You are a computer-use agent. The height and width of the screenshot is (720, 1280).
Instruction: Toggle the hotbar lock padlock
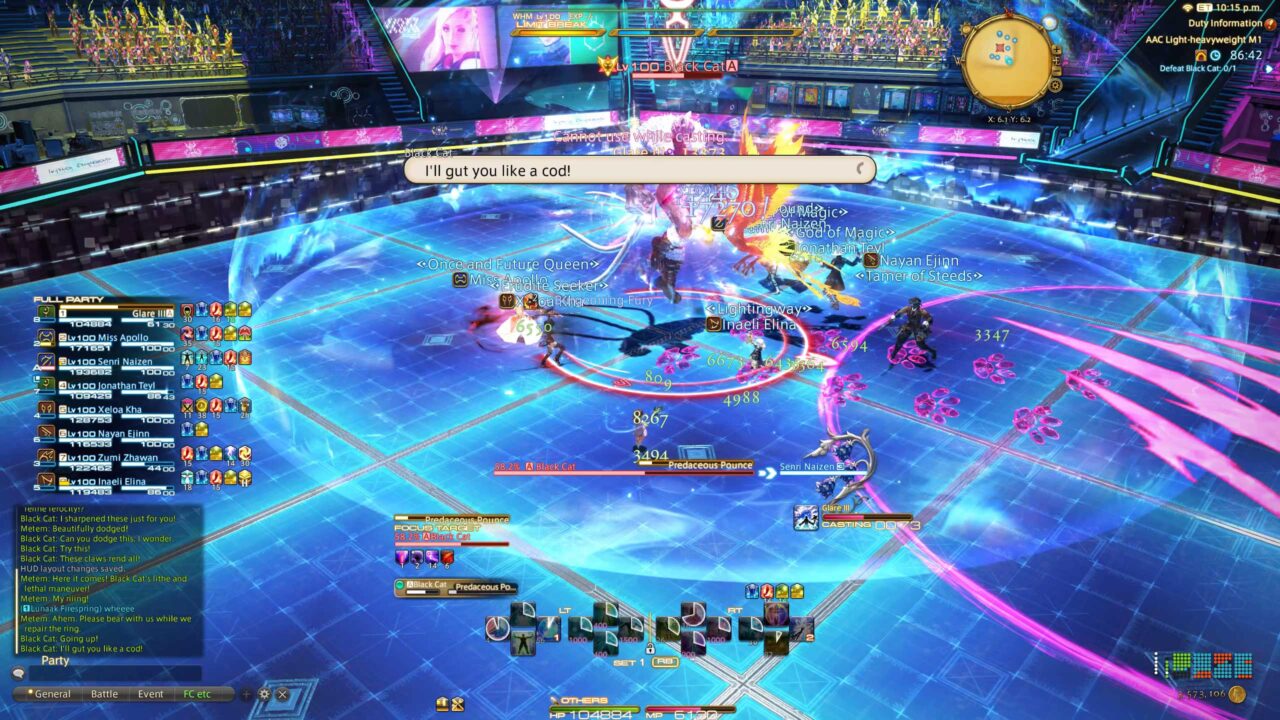pos(652,648)
